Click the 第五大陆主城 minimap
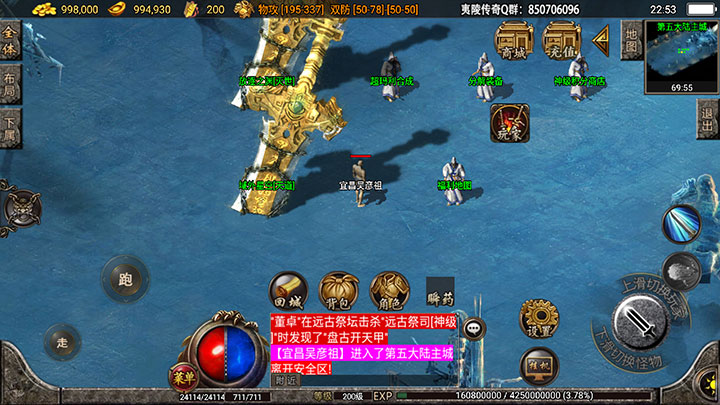Viewport: 720px width, 405px height. [x=682, y=55]
